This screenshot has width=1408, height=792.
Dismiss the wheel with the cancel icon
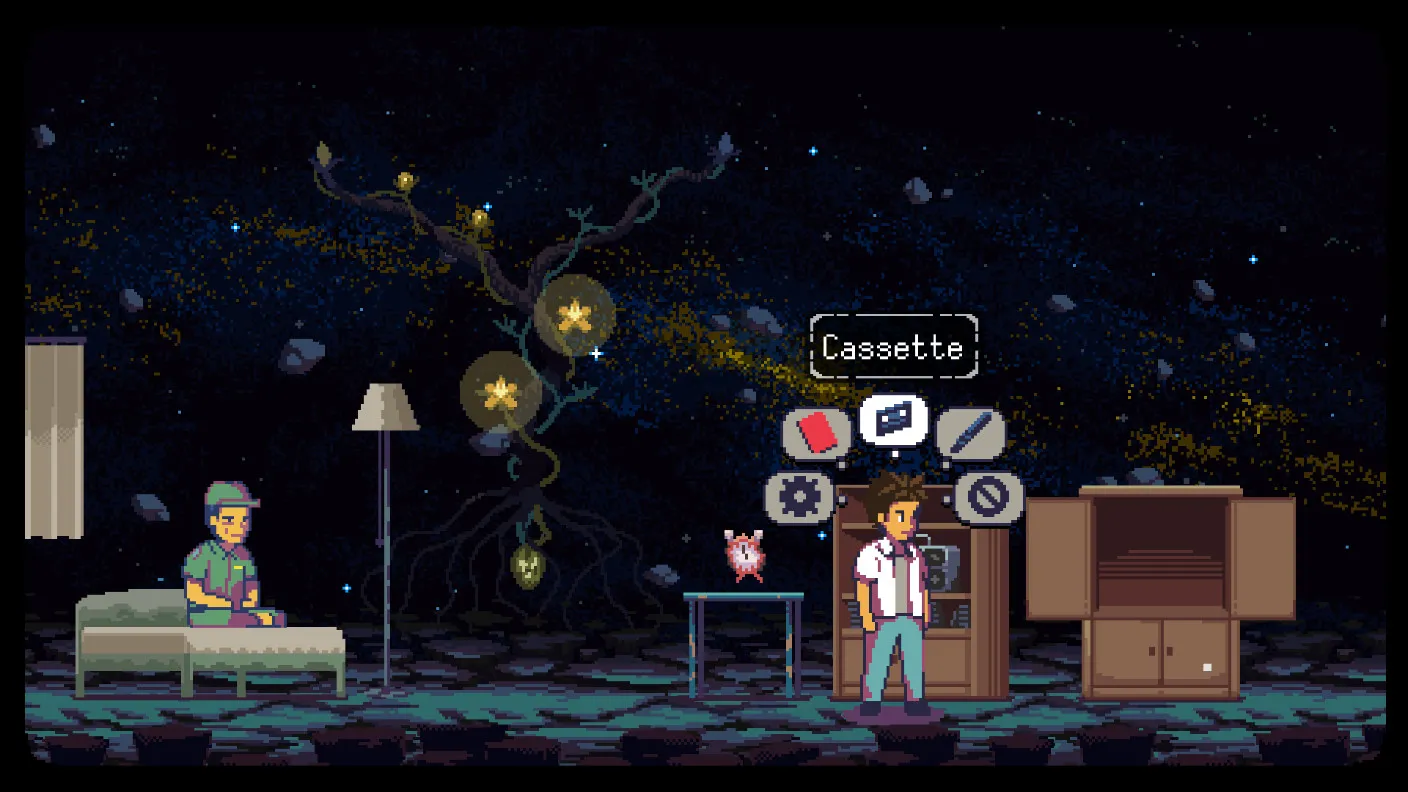tap(990, 496)
